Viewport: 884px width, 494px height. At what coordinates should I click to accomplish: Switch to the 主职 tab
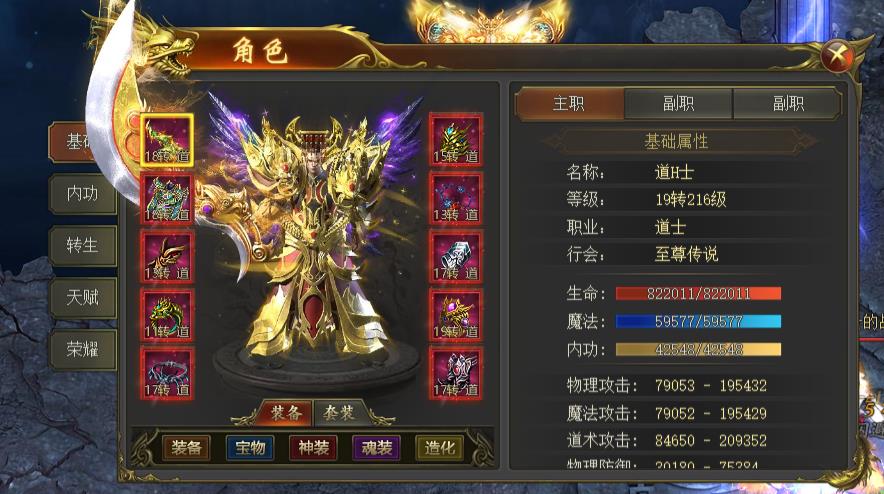pyautogui.click(x=569, y=104)
